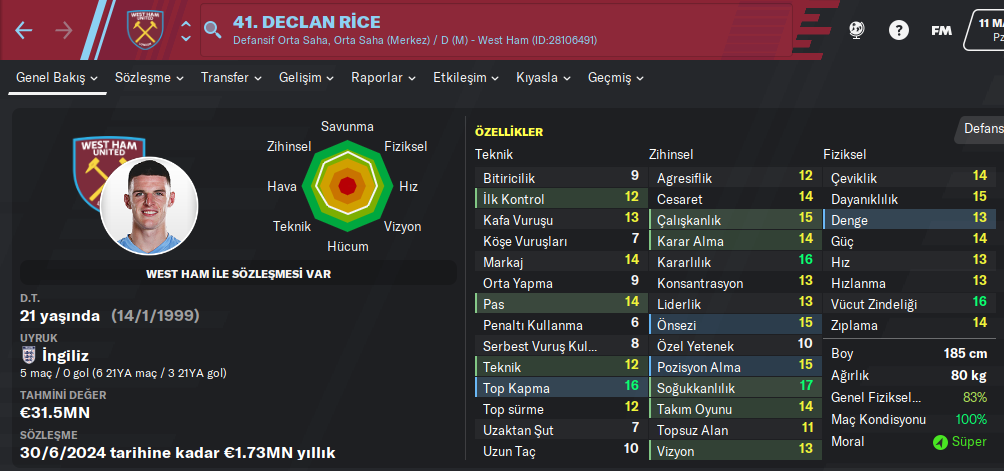This screenshot has height=471, width=1004.
Task: Open the search magnifier icon
Action: pyautogui.click(x=212, y=30)
